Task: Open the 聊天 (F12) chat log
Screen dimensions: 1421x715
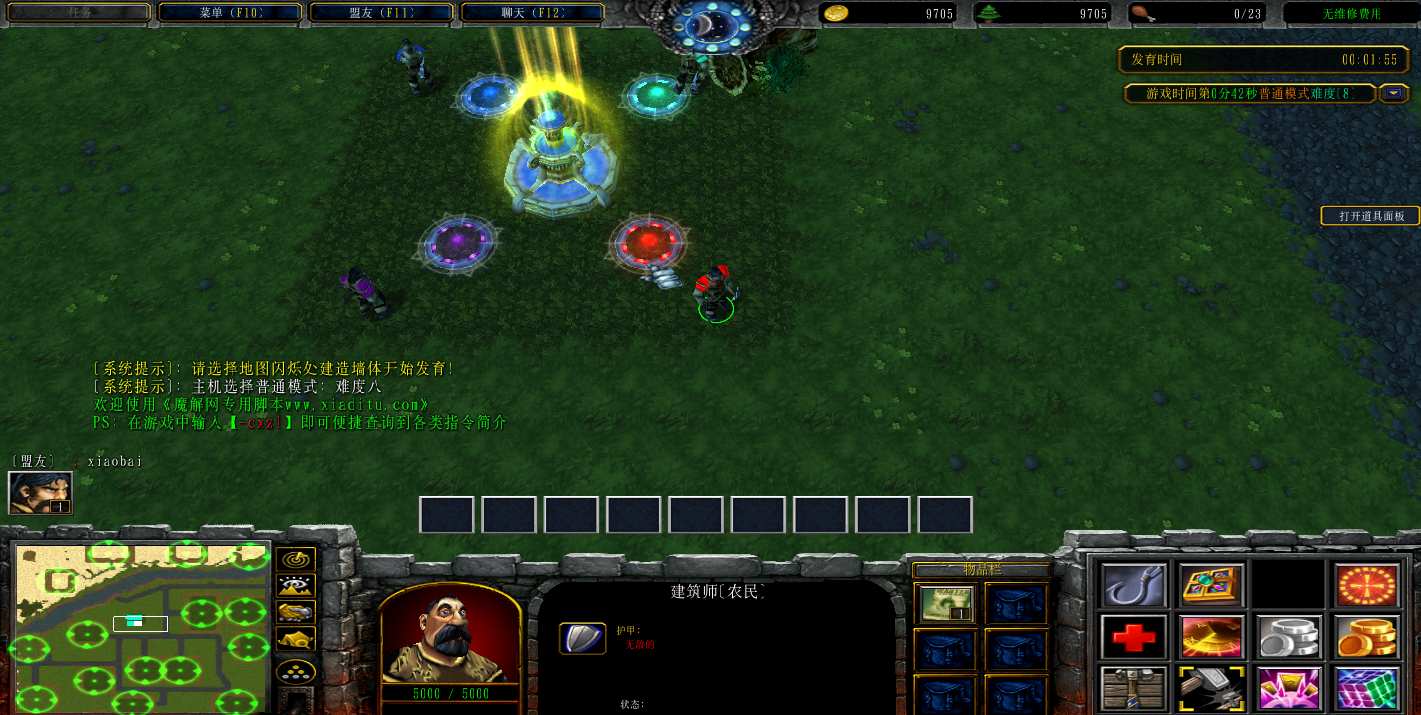Action: point(532,13)
